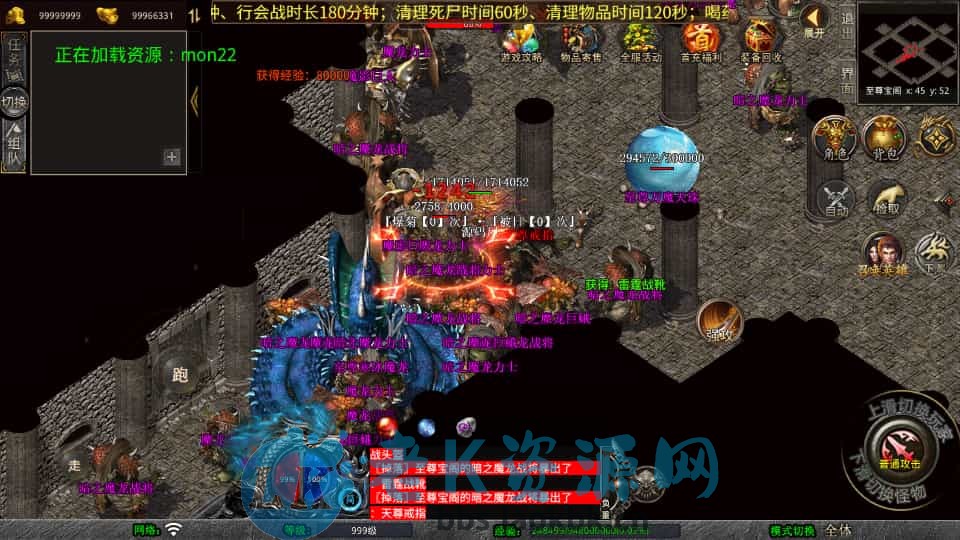This screenshot has width=960, height=540.
Task: Open the 角色 character sheet
Action: click(833, 138)
